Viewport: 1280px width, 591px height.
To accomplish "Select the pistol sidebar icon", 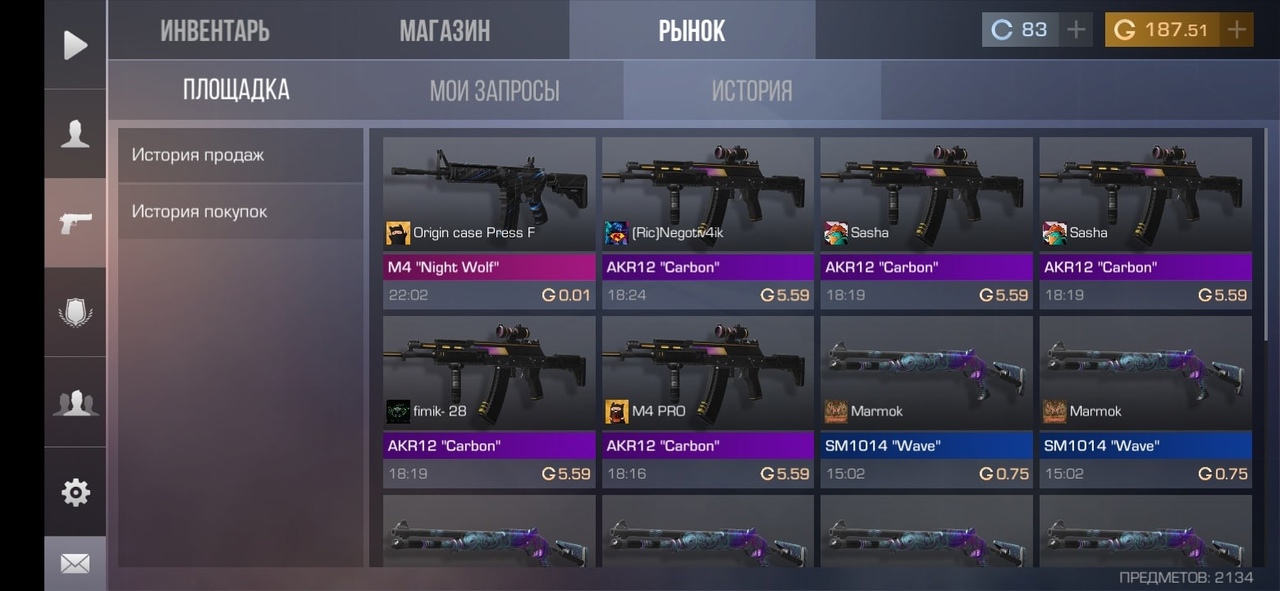I will click(75, 223).
